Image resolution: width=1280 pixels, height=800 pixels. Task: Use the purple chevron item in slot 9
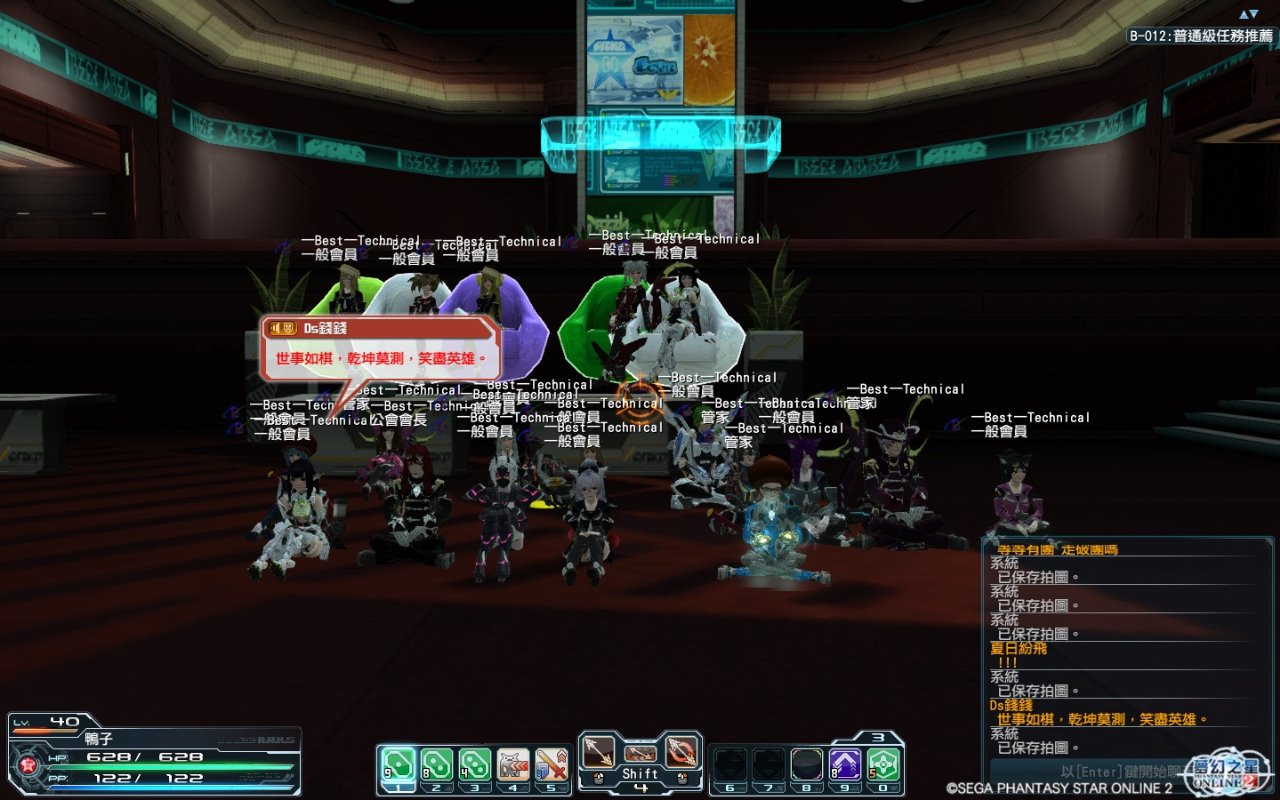tap(845, 765)
